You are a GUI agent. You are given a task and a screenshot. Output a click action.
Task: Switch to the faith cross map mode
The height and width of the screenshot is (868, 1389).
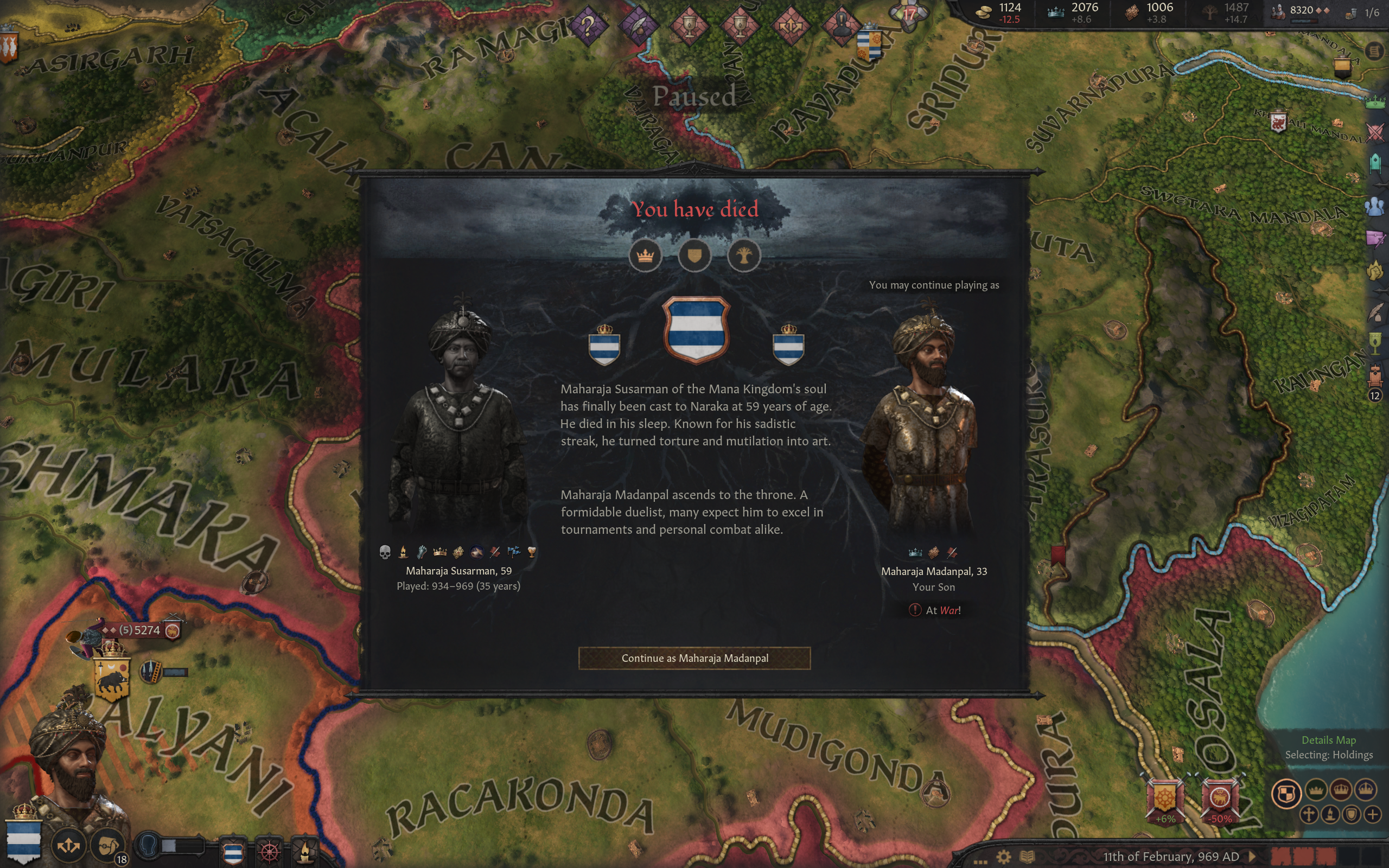pyautogui.click(x=1309, y=814)
